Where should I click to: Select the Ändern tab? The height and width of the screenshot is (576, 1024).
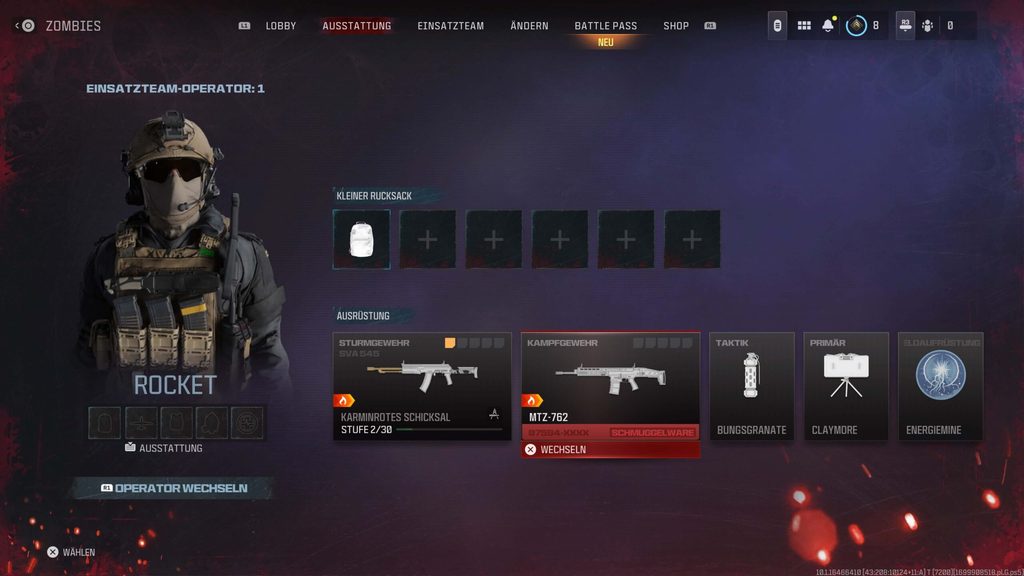click(x=529, y=26)
